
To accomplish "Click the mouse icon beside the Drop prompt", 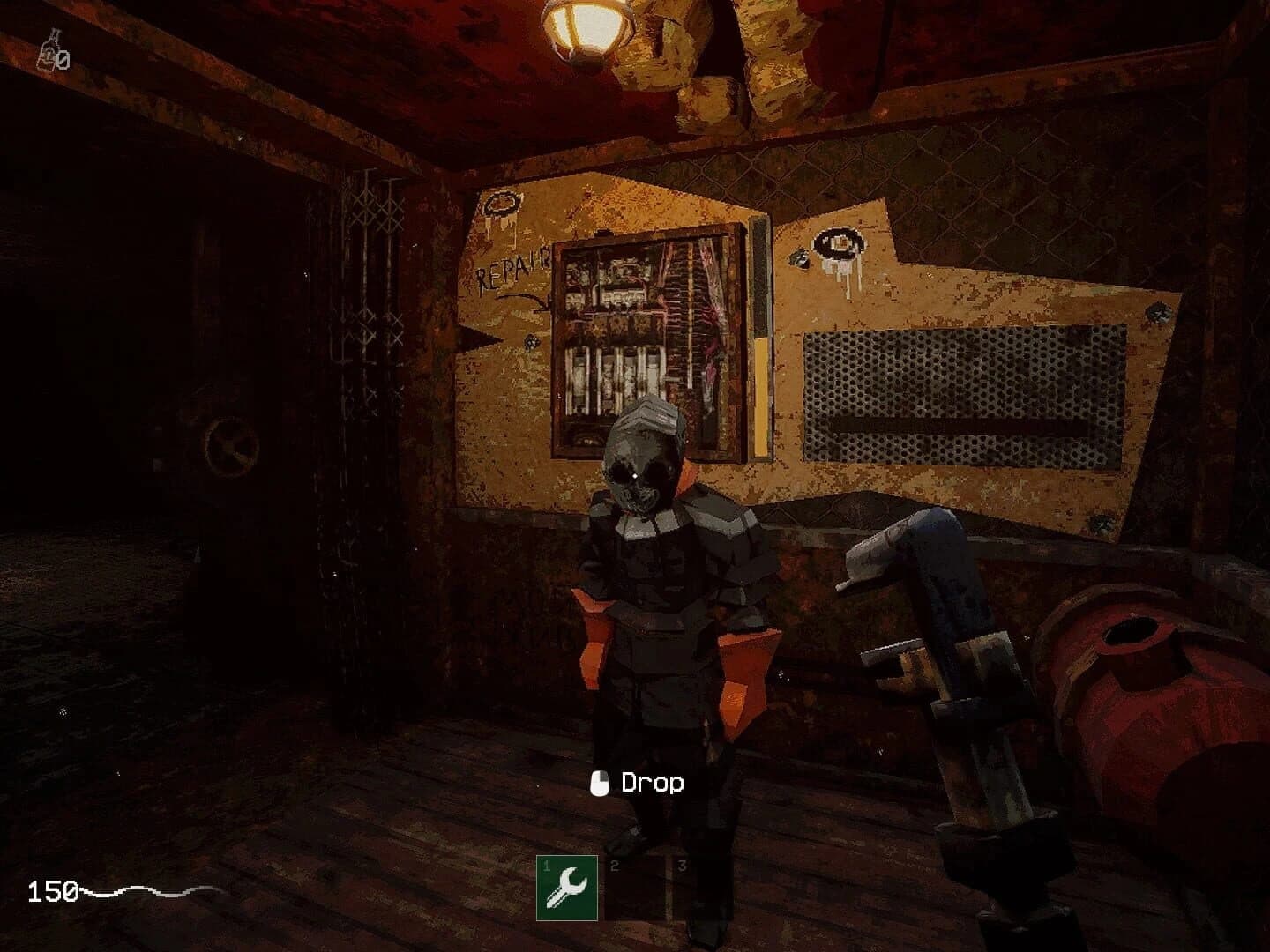I will 600,782.
